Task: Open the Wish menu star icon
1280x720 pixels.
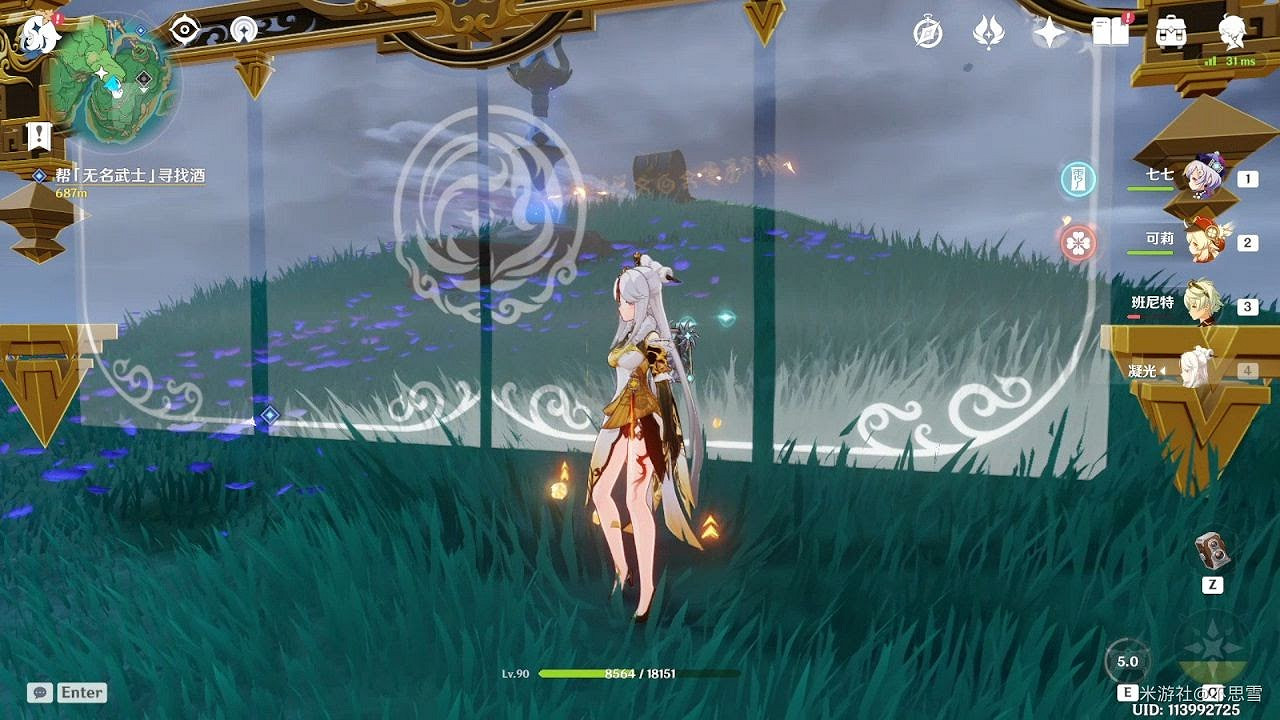Action: click(x=1046, y=33)
